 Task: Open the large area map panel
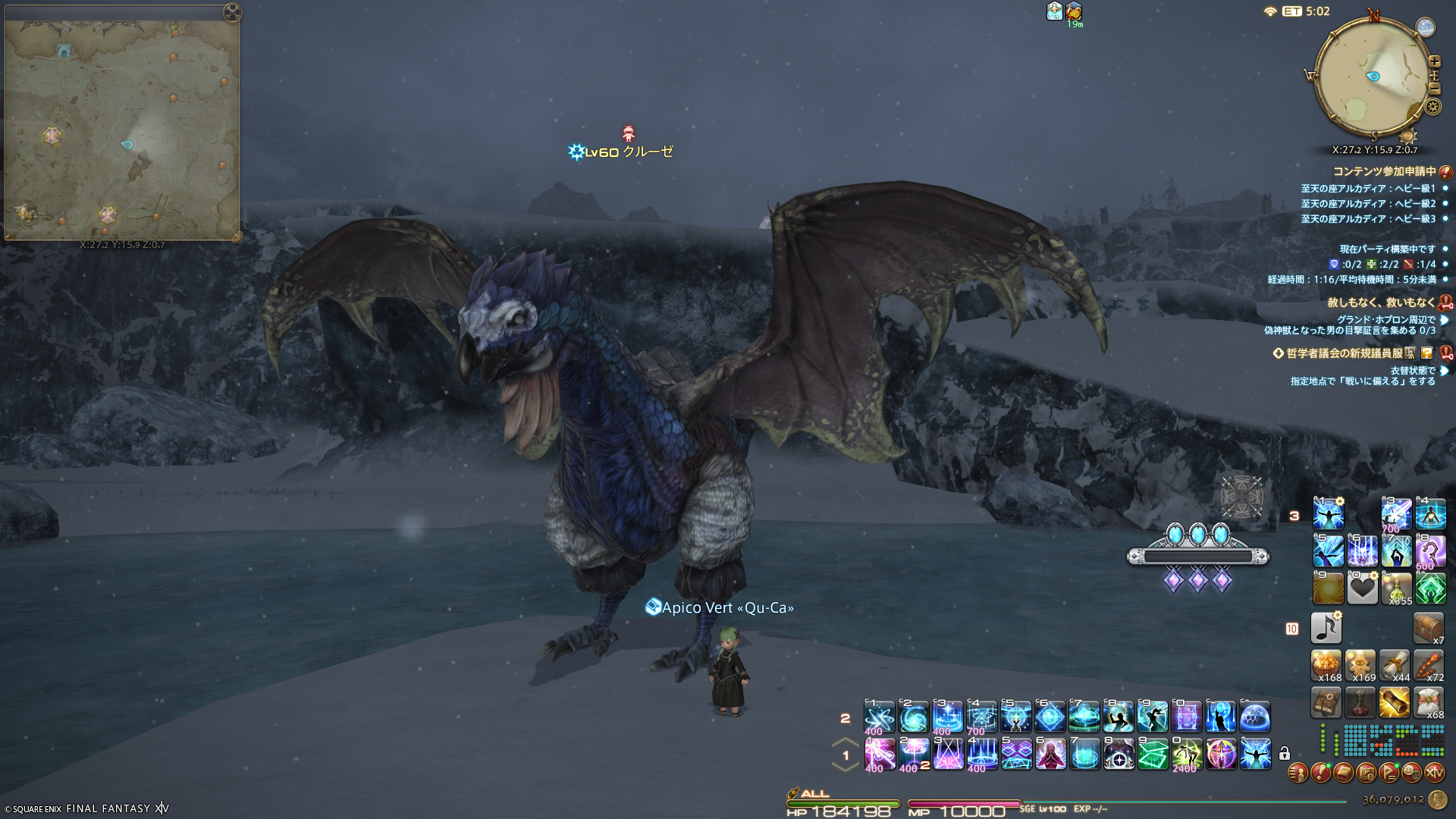pyautogui.click(x=121, y=129)
